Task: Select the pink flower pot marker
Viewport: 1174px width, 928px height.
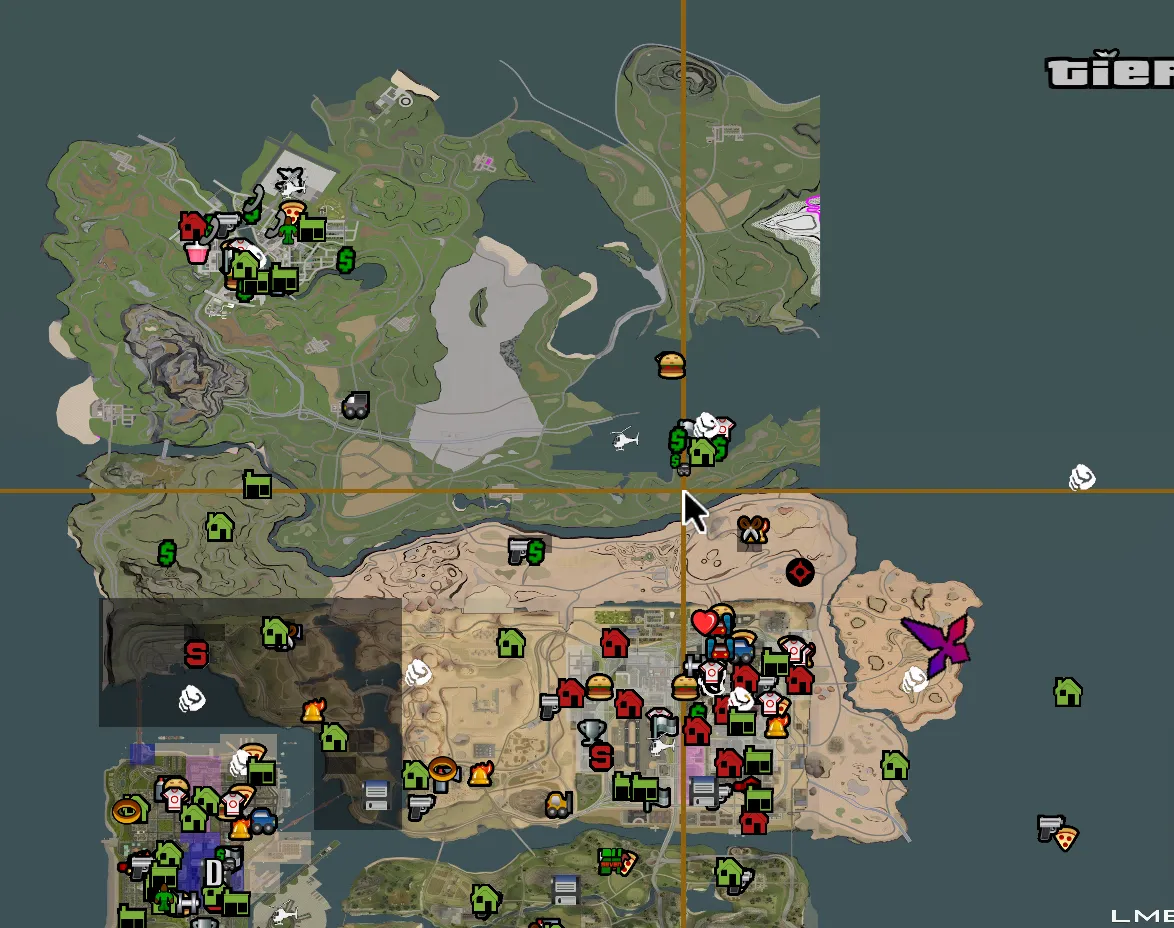Action: (197, 251)
